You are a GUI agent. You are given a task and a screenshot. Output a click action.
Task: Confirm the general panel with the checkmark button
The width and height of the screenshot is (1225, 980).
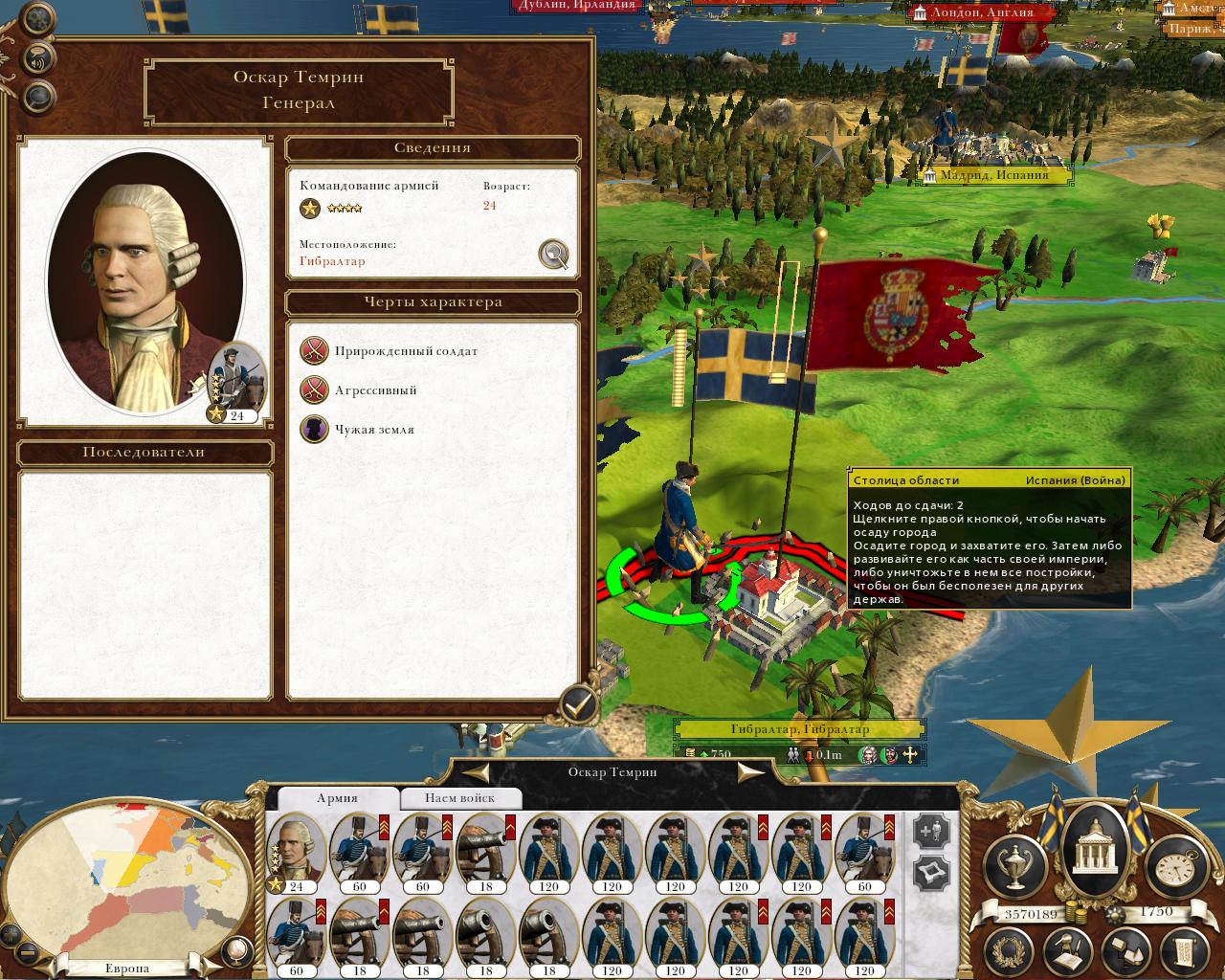(x=577, y=706)
